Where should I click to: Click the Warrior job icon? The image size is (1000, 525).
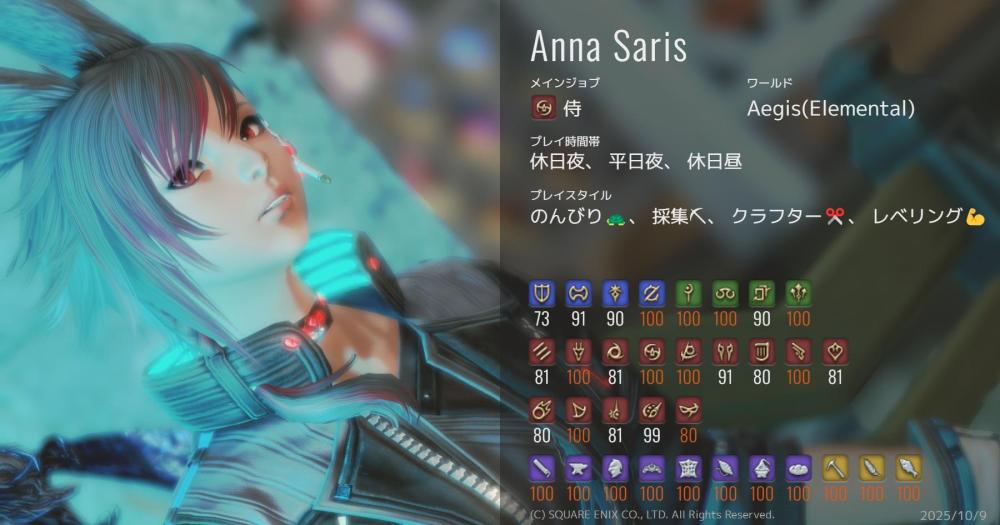click(578, 293)
